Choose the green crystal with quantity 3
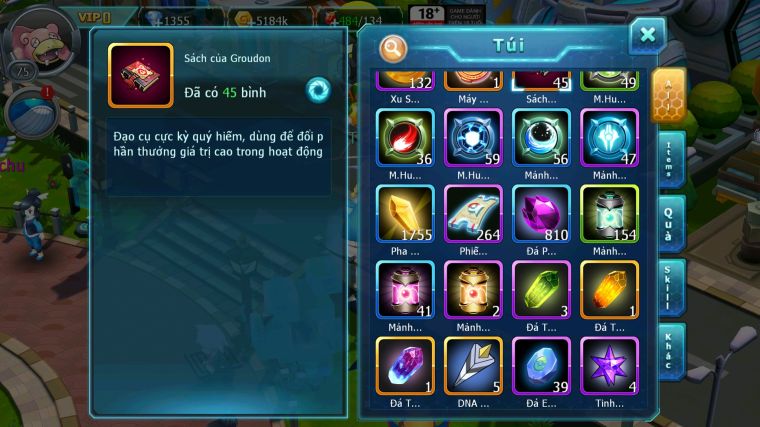This screenshot has width=760, height=427. point(541,290)
